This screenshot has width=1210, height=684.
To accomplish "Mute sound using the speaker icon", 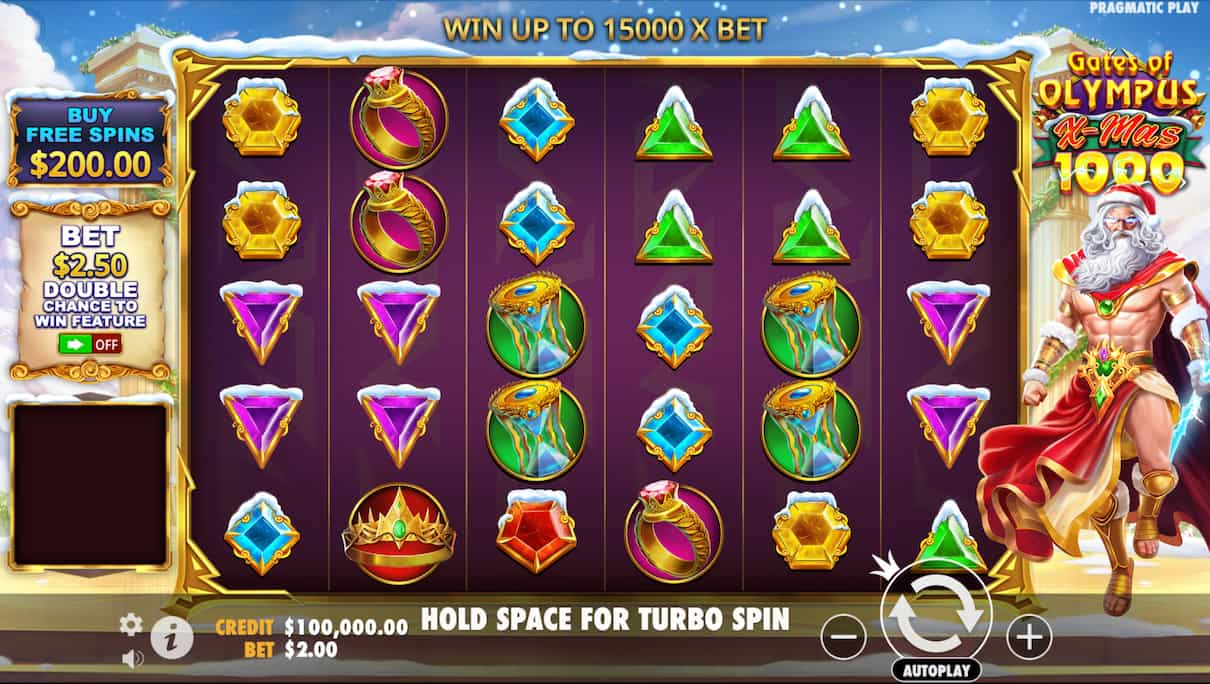I will pyautogui.click(x=131, y=658).
